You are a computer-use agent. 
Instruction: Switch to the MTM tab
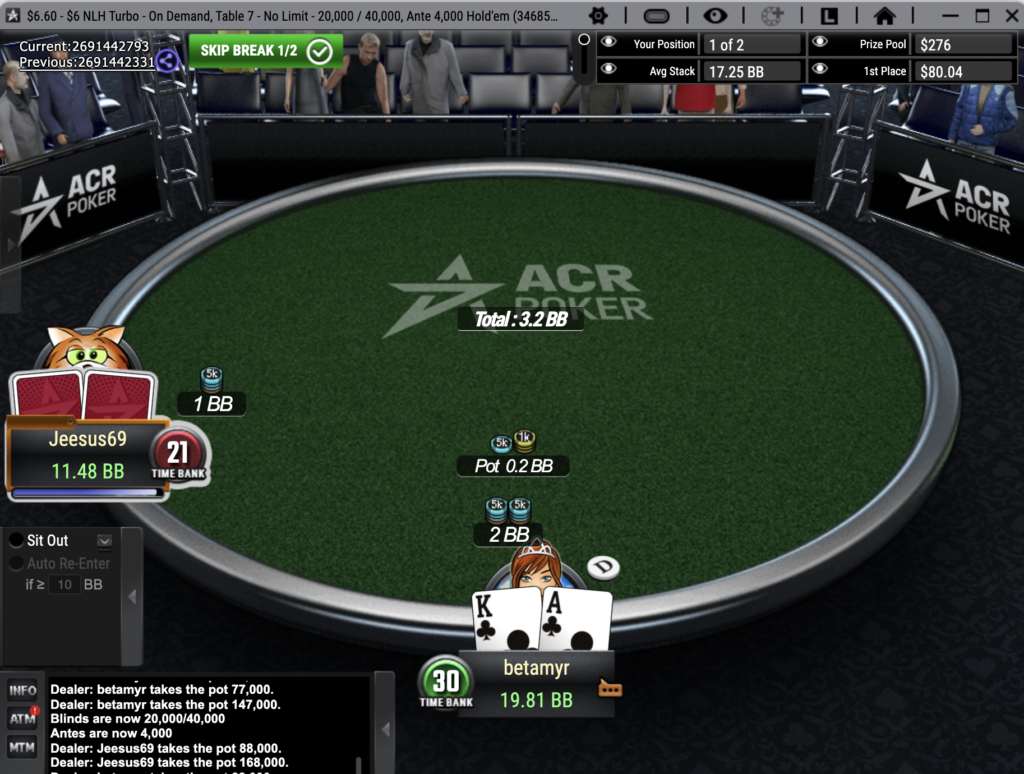[x=22, y=746]
